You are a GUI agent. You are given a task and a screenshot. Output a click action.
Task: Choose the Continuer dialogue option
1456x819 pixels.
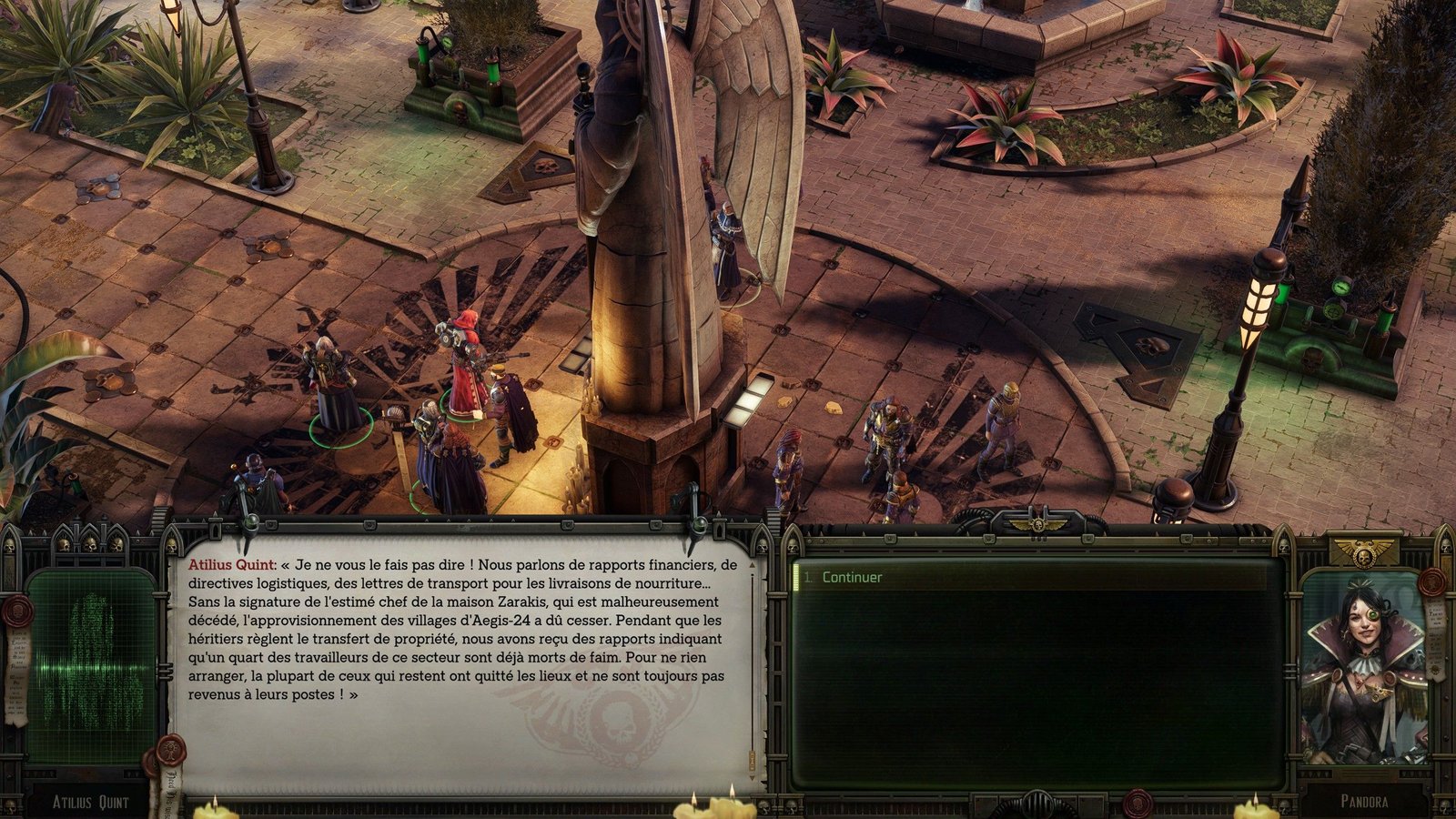(852, 577)
